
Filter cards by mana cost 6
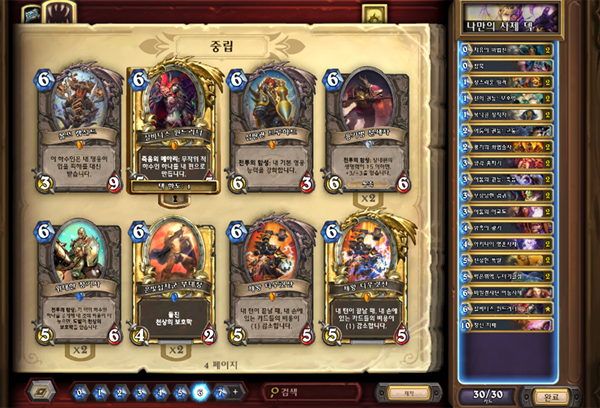click(x=201, y=391)
